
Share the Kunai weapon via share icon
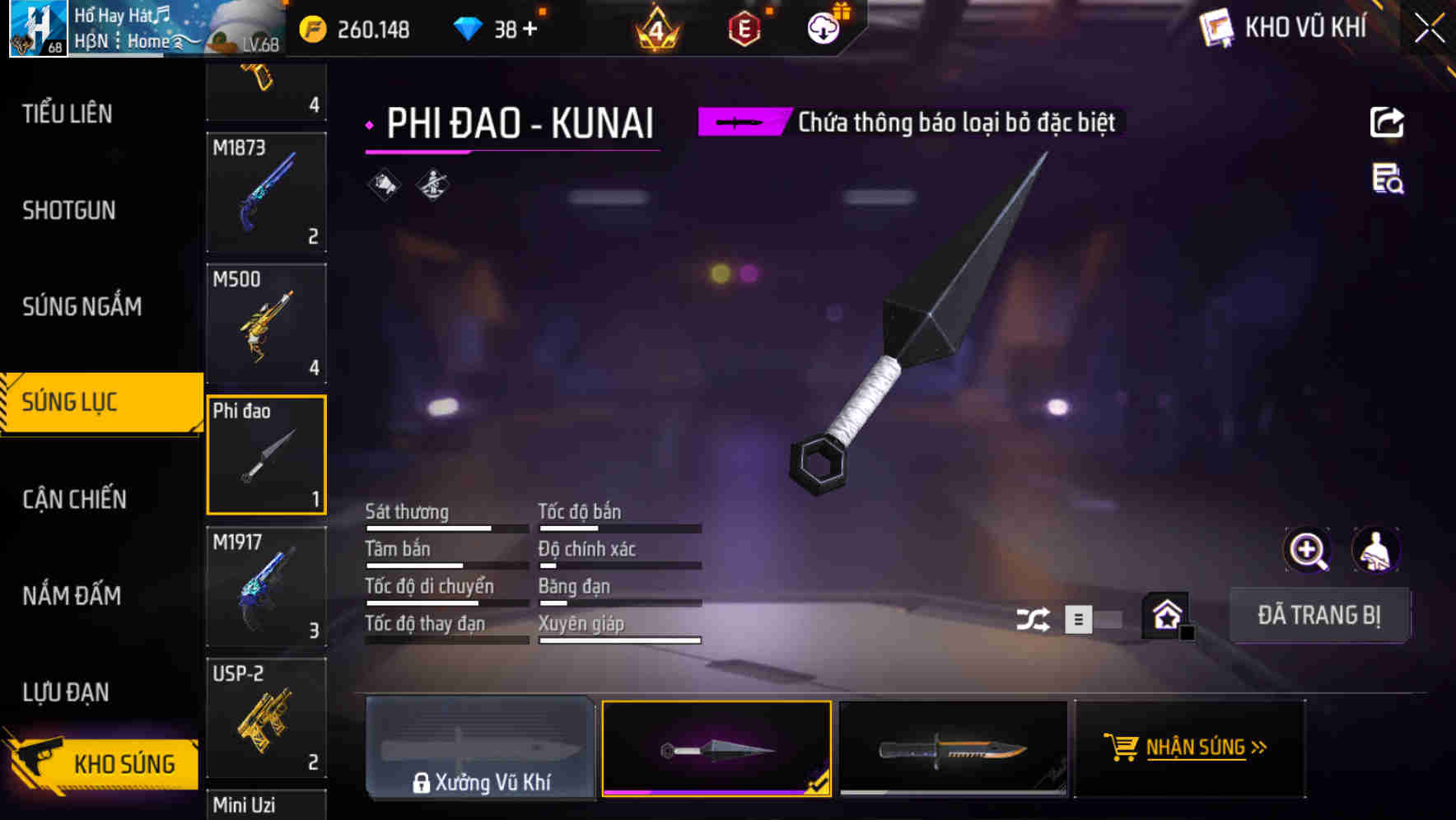[1387, 122]
